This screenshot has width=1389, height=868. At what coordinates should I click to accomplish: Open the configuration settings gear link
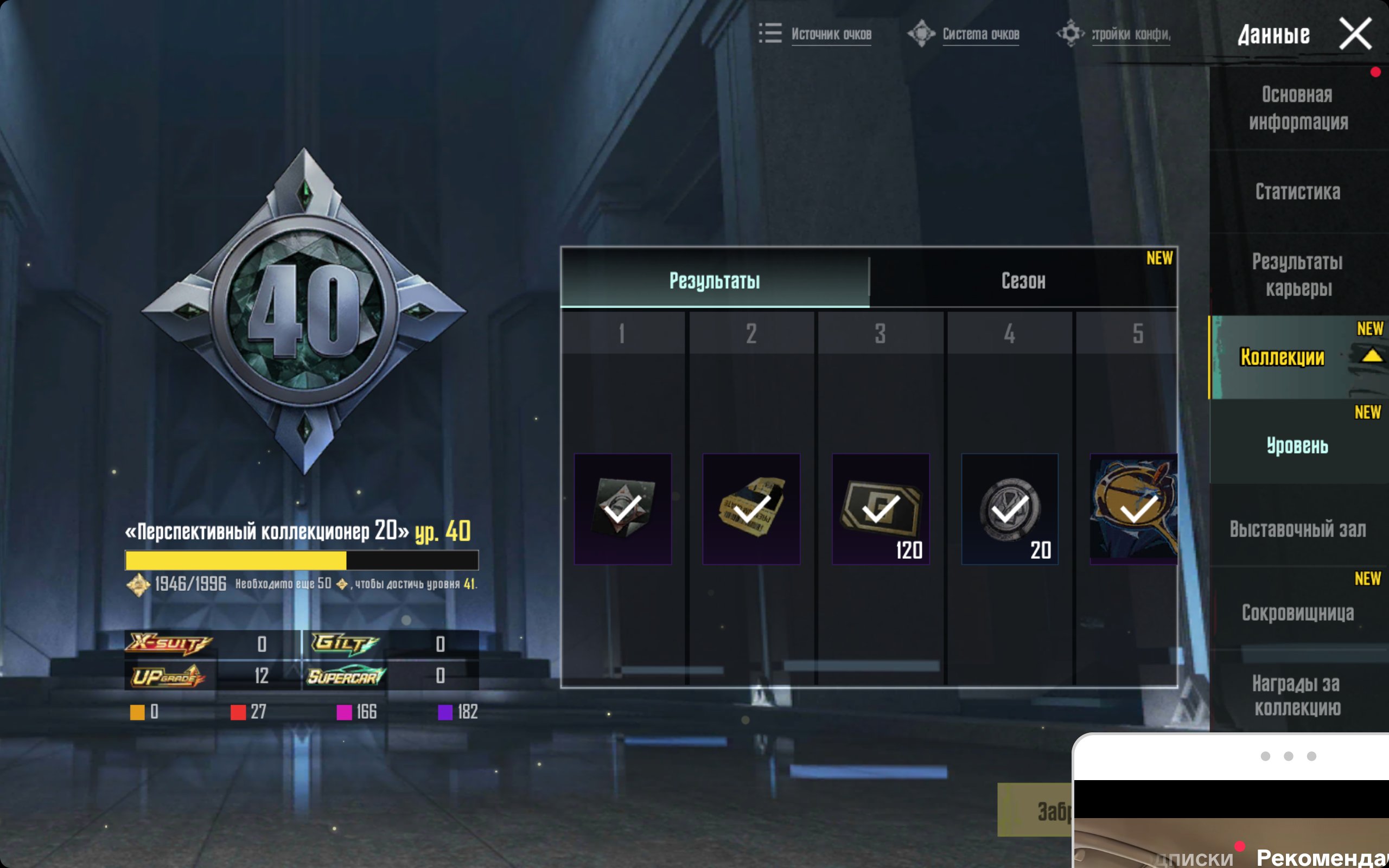1113,34
